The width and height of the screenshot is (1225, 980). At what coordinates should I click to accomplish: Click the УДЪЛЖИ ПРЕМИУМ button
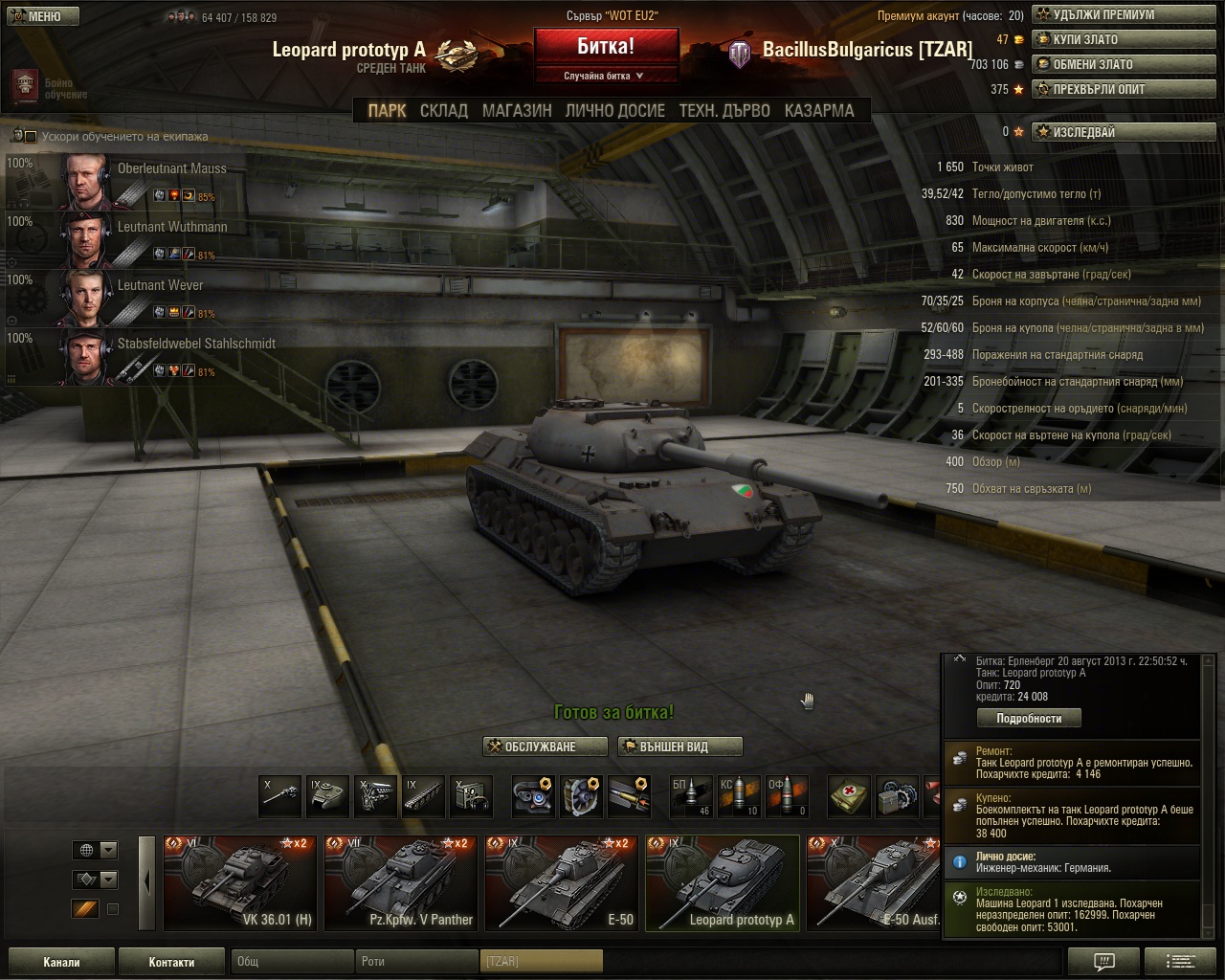[1124, 15]
